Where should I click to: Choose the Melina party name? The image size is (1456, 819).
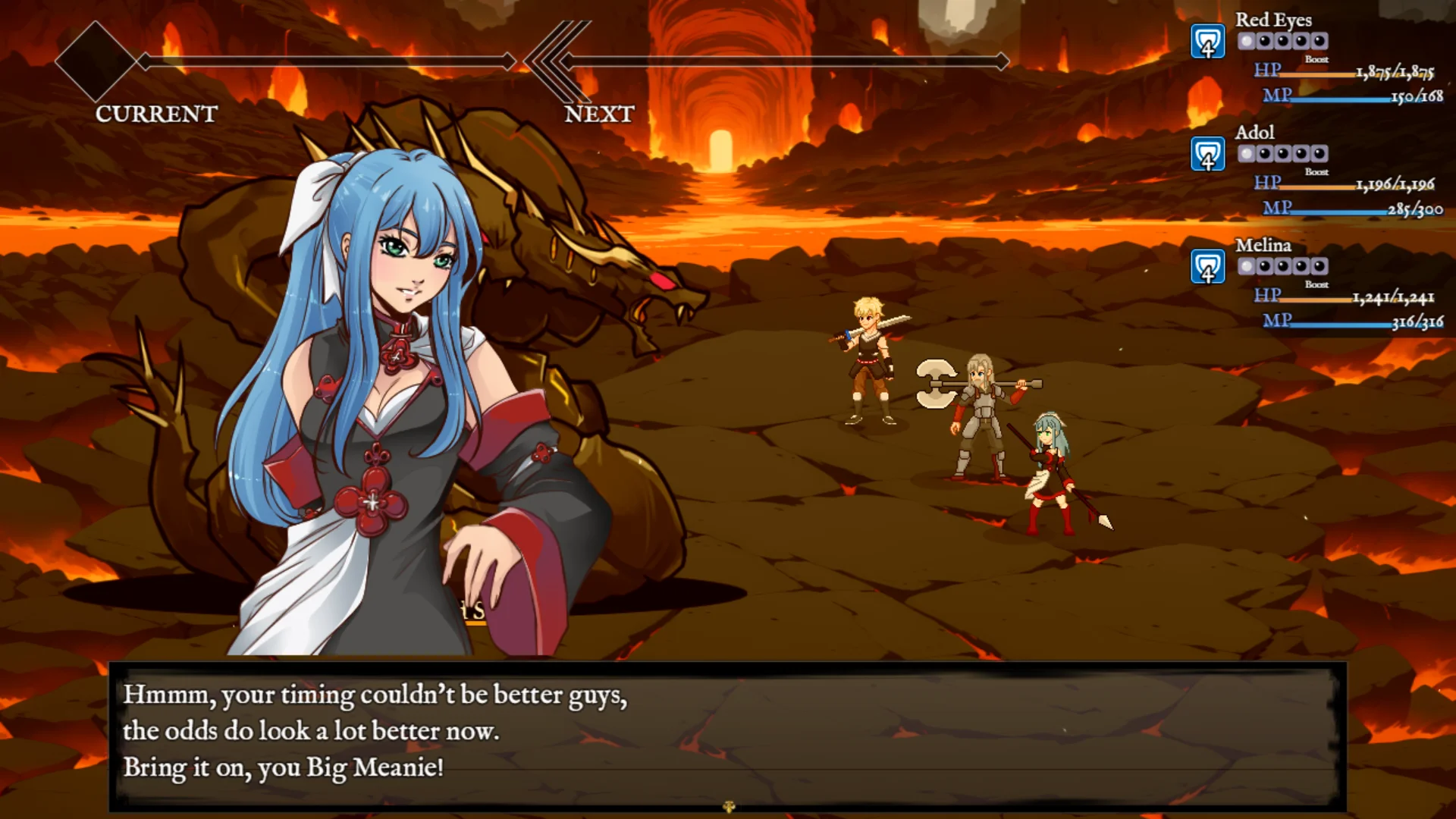[1263, 245]
